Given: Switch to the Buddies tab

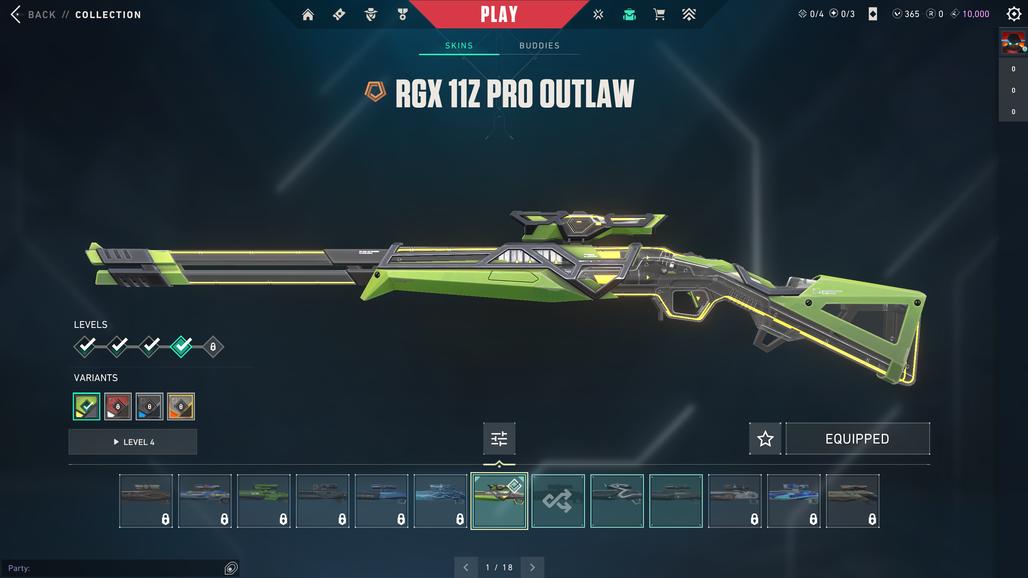Looking at the screenshot, I should (x=539, y=46).
